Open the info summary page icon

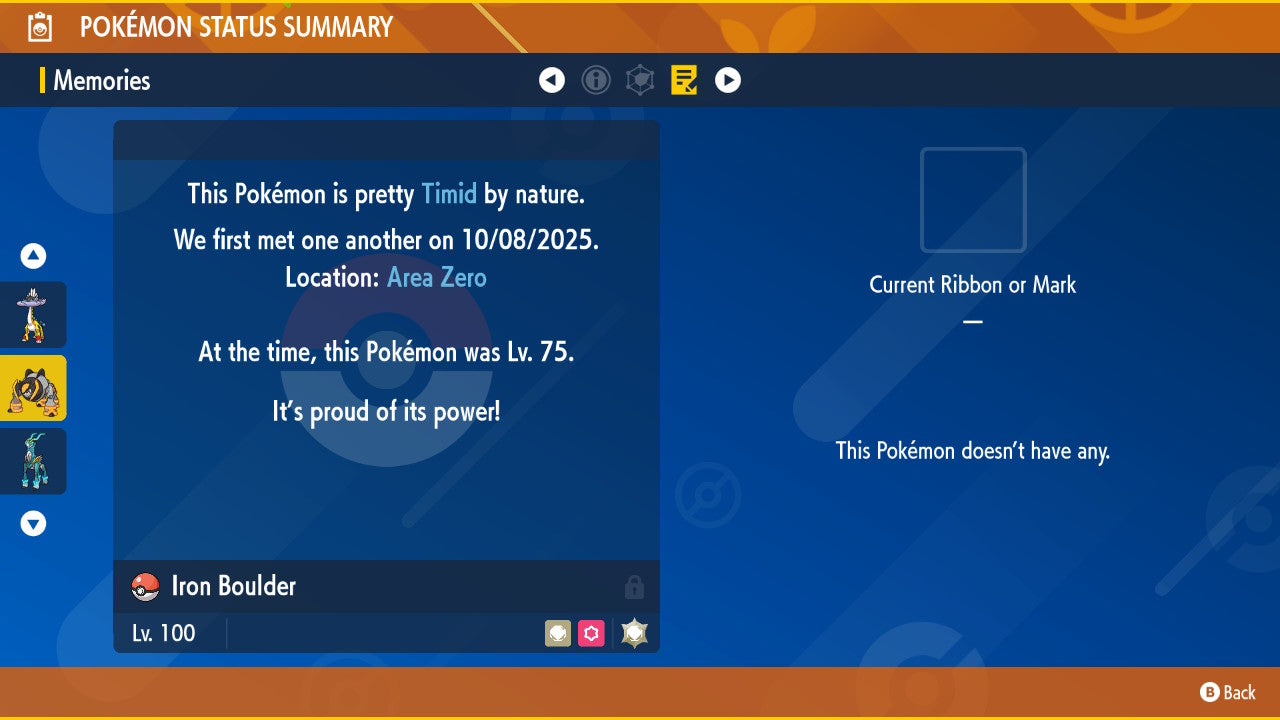(596, 80)
